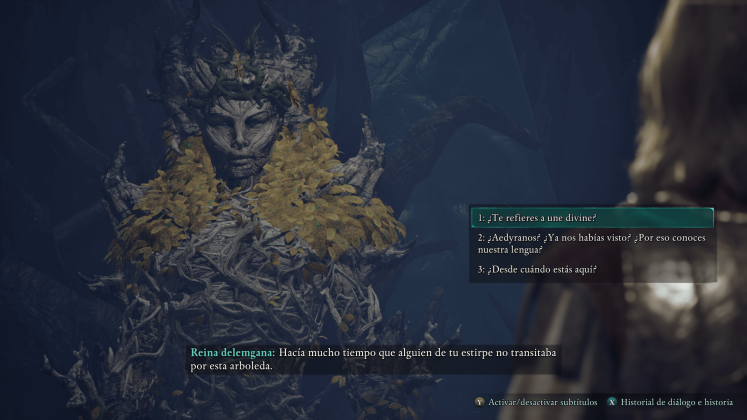This screenshot has width=747, height=420.
Task: Choose reply "¿Te refieres a une divine?"
Action: pos(591,217)
